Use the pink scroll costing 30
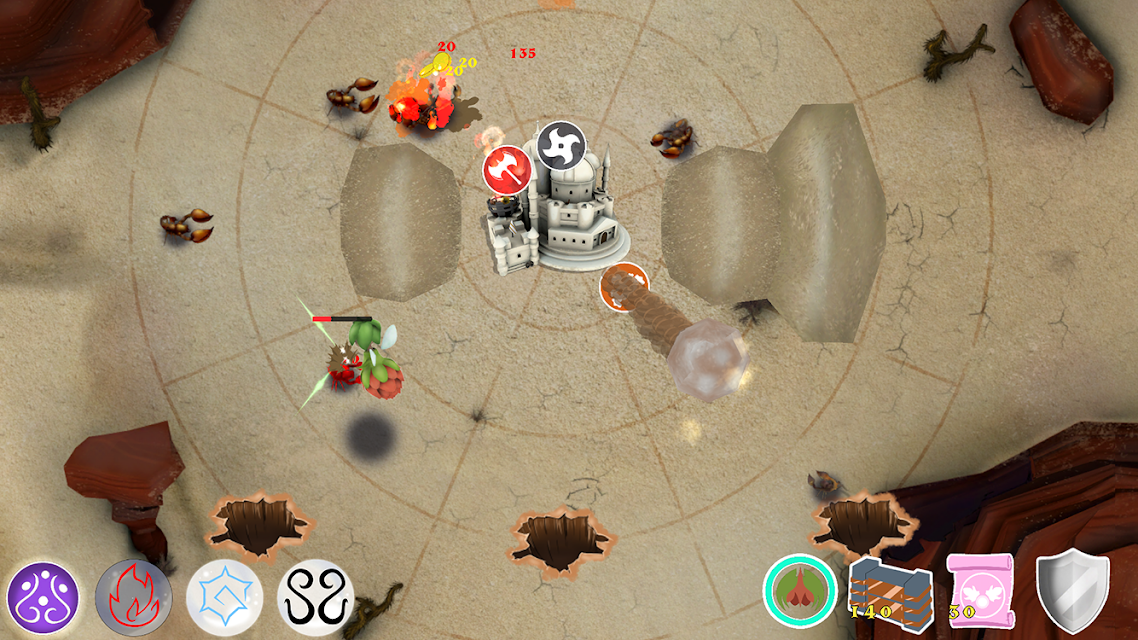The height and width of the screenshot is (640, 1138). pos(980,590)
